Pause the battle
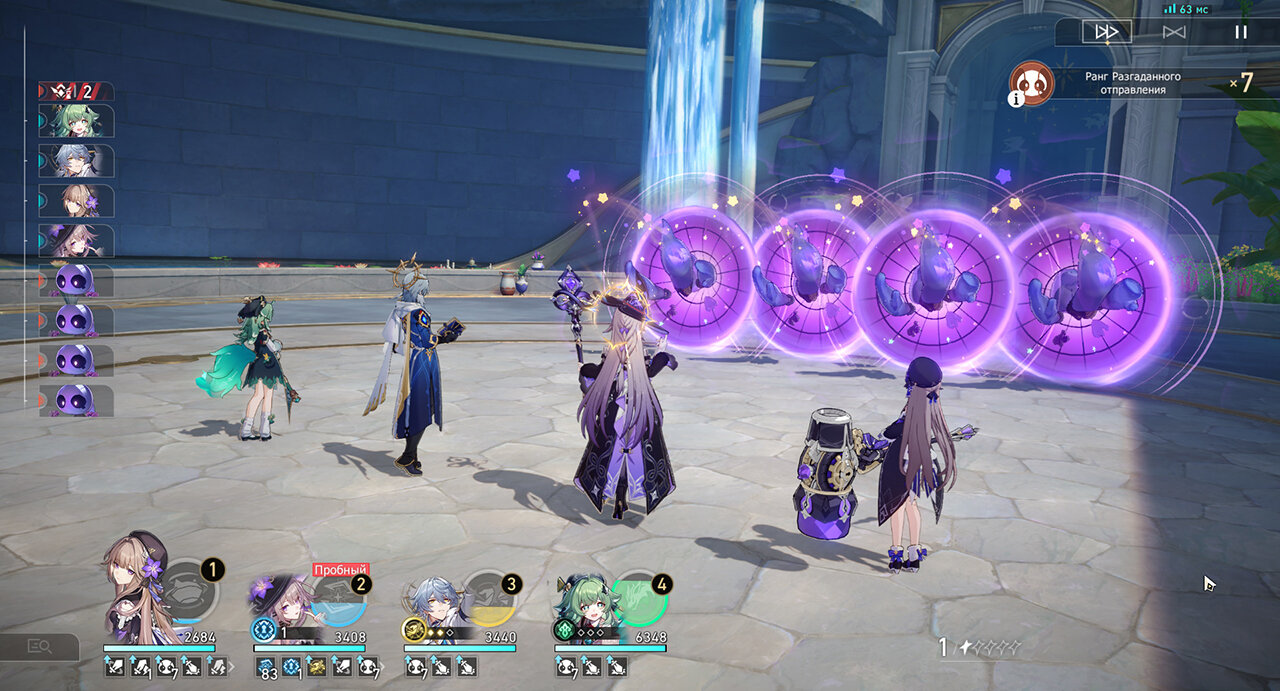 pyautogui.click(x=1241, y=32)
